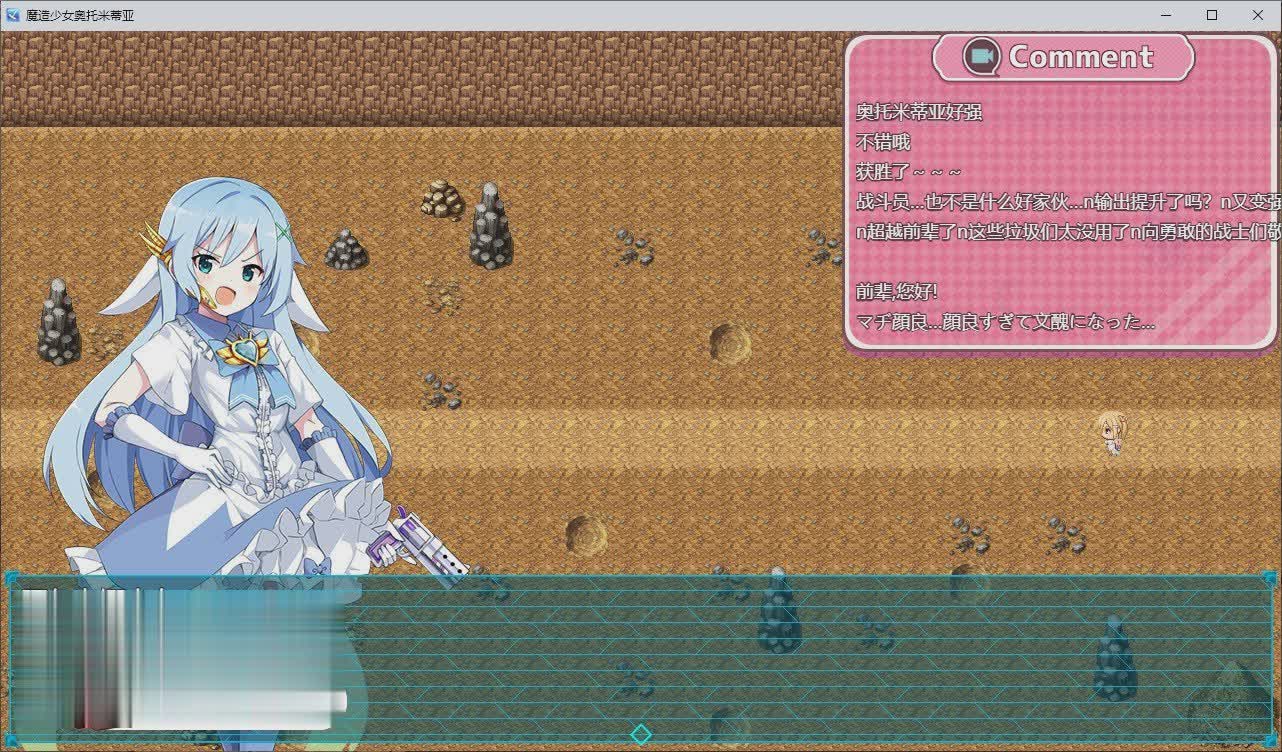Screen dimensions: 1282x752
Task: Click the cyan diamond advance indicator
Action: (x=641, y=733)
